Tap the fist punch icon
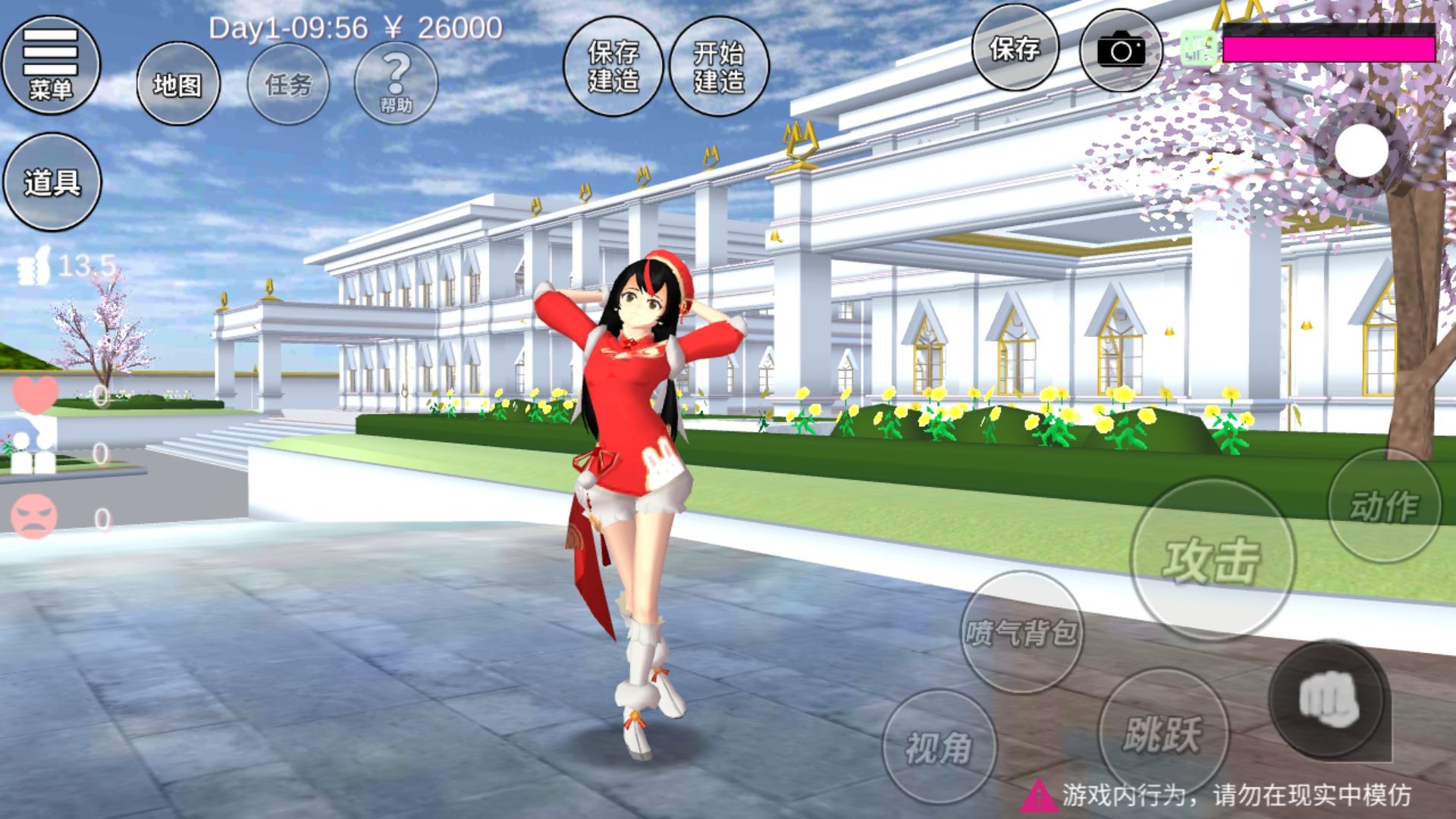This screenshot has height=819, width=1456. coord(1329,699)
